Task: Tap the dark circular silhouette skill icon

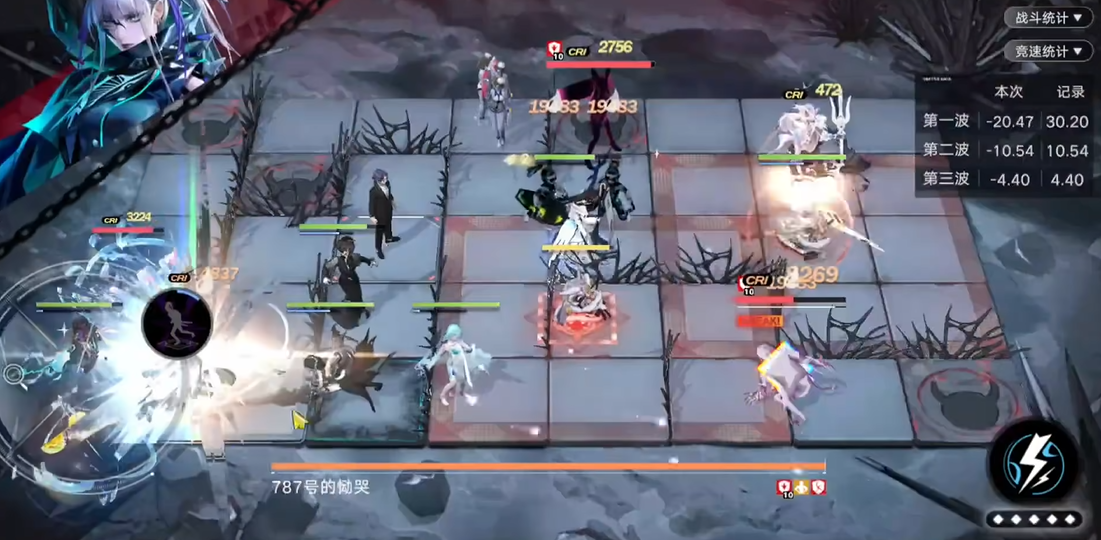Action: 177,323
